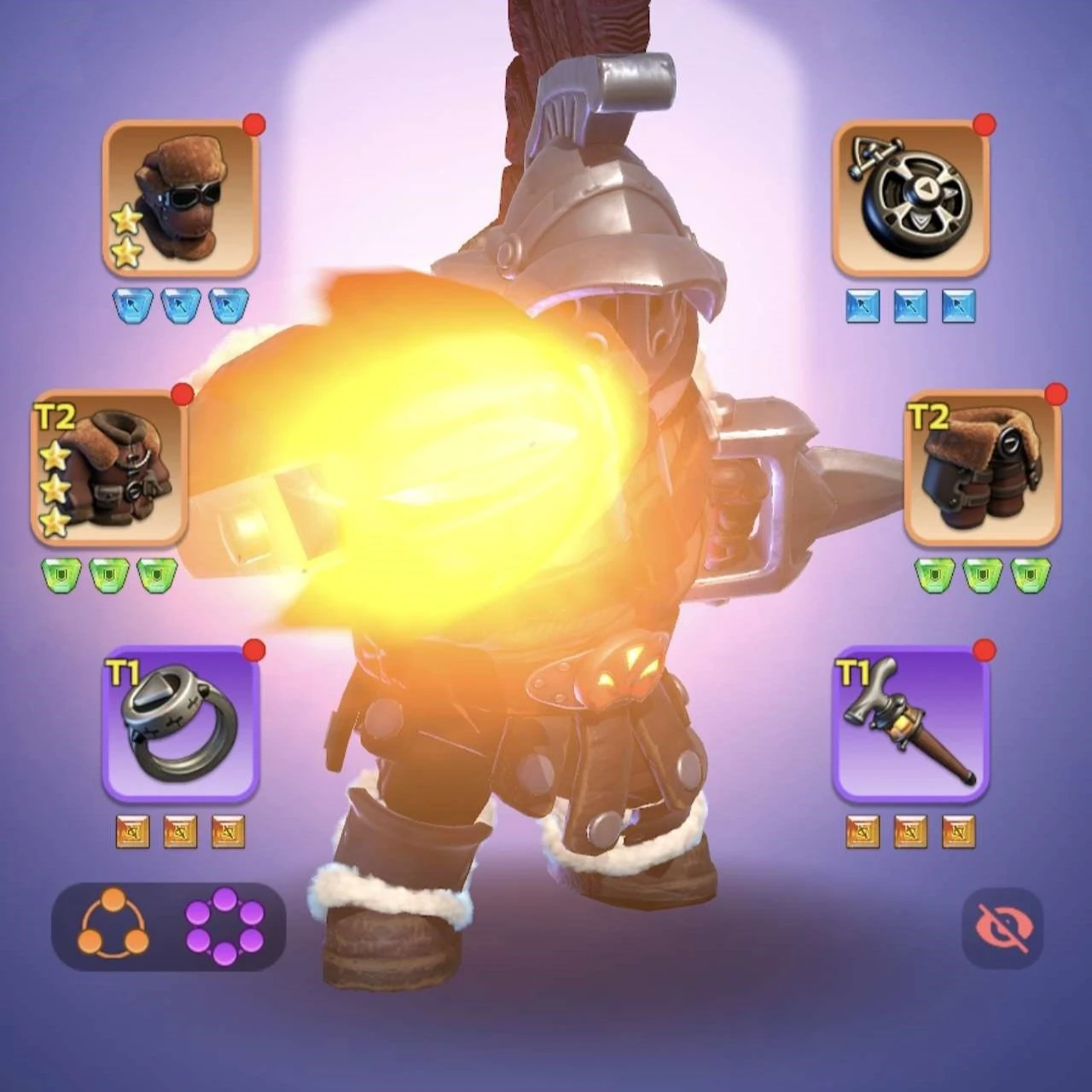
Task: Toggle the crossed-out eye visibility button
Action: [x=1002, y=927]
